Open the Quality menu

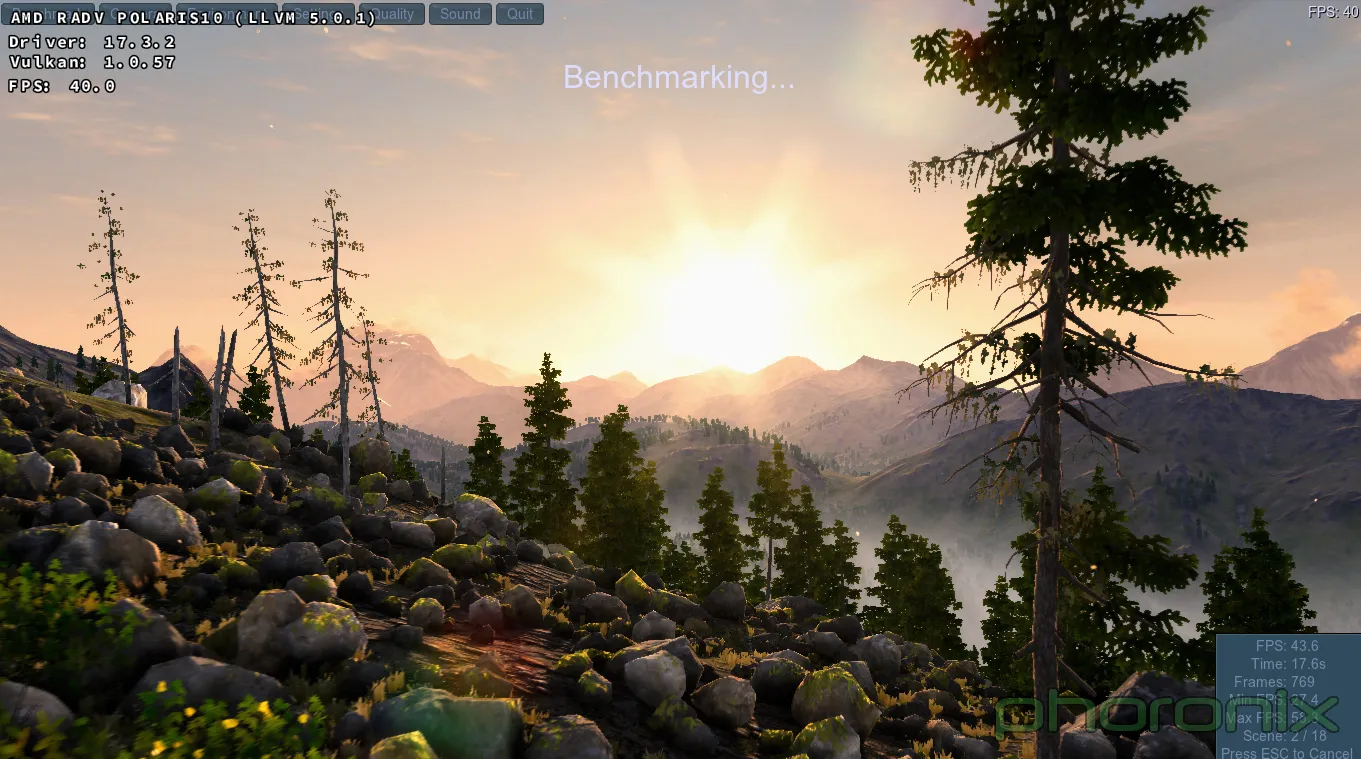(x=391, y=14)
